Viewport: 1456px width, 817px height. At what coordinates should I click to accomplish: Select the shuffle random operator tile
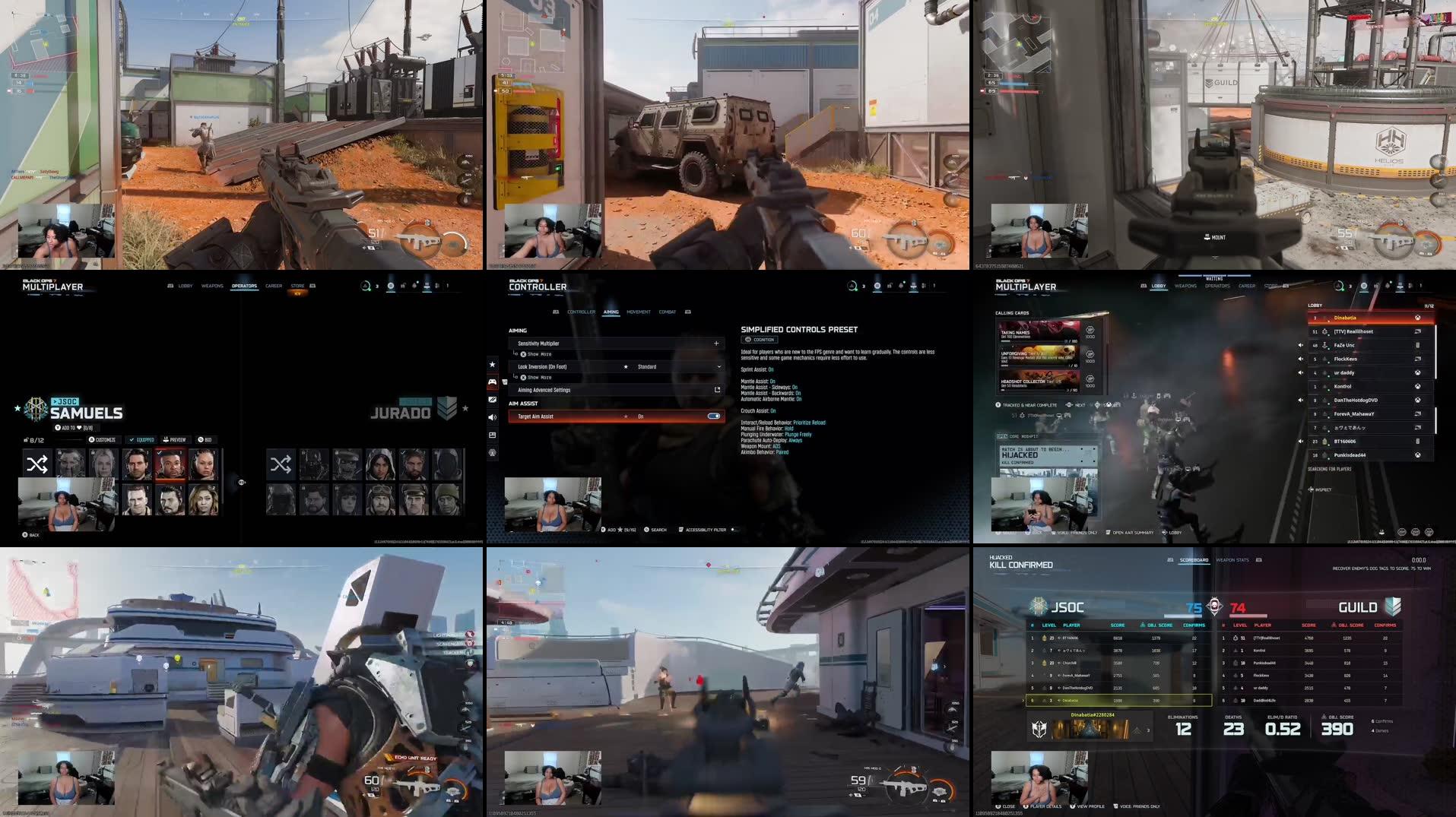click(x=36, y=464)
